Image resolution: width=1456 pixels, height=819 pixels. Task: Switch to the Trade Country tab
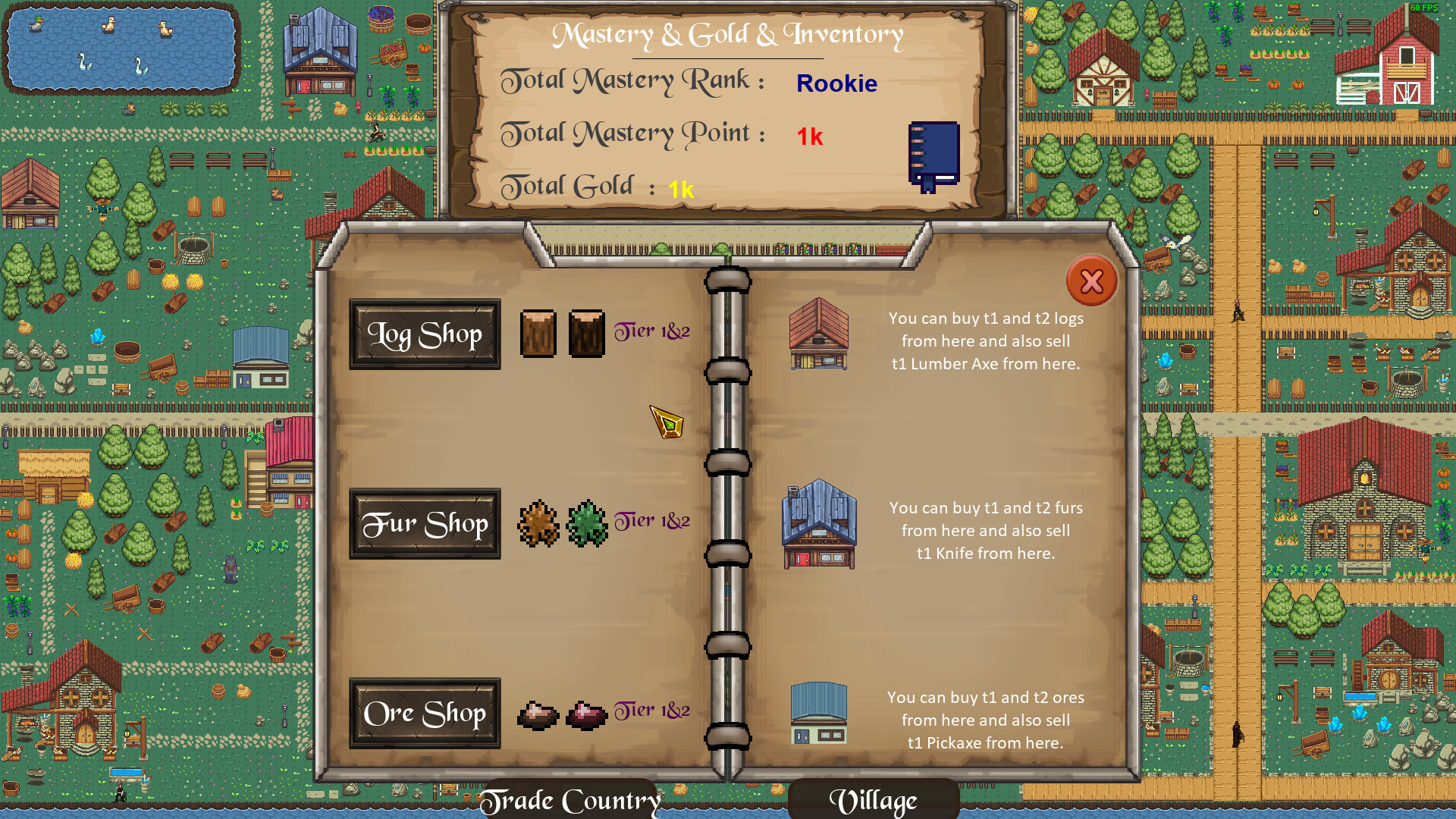tap(573, 800)
